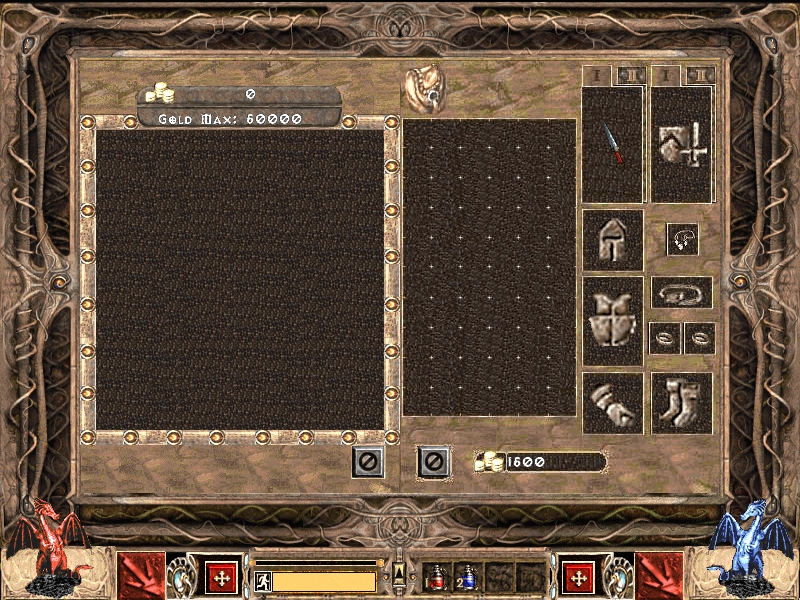Viewport: 800px width, 600px height.
Task: Select the gloves equipment slot
Action: [612, 403]
